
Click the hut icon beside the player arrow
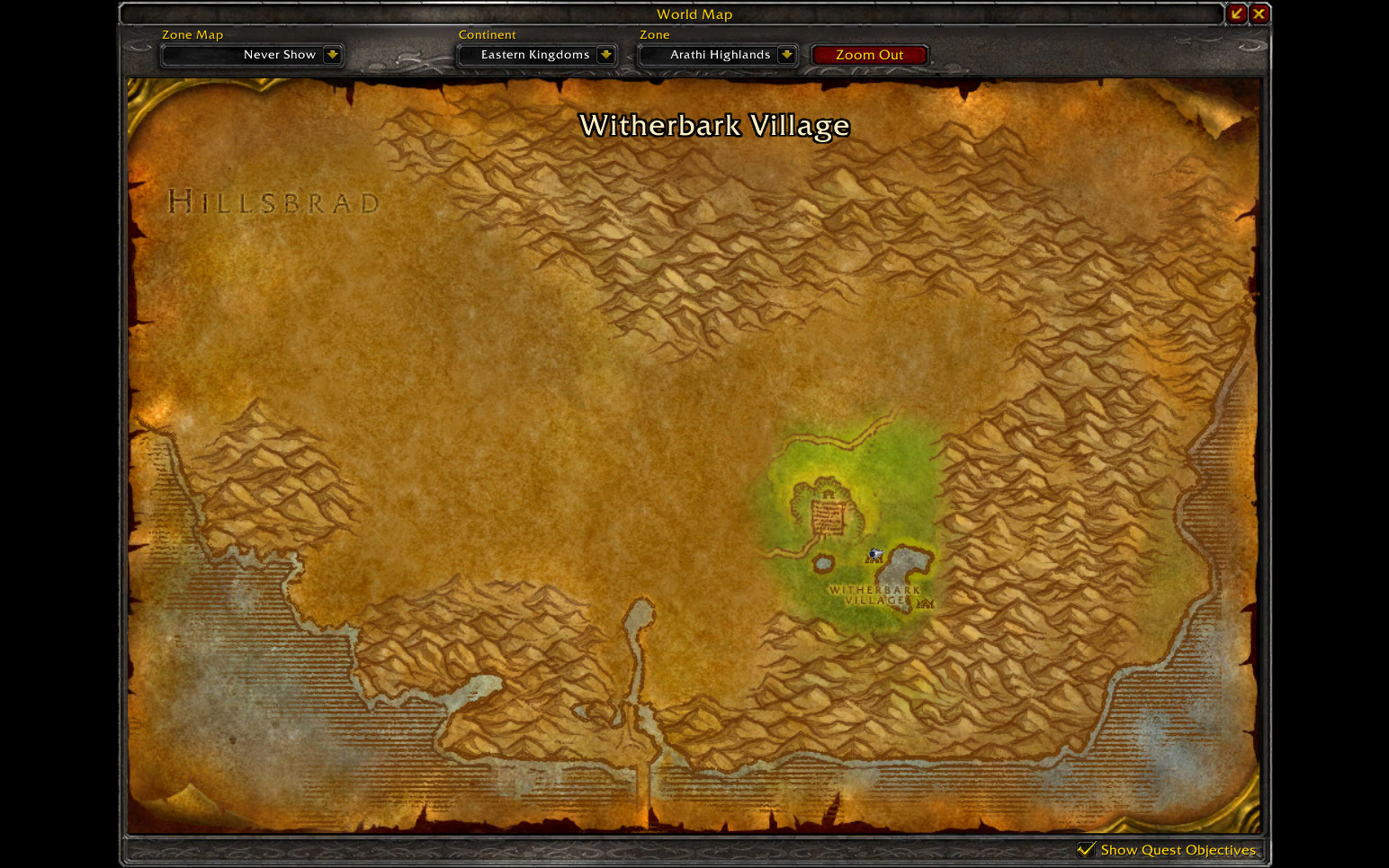click(x=874, y=559)
